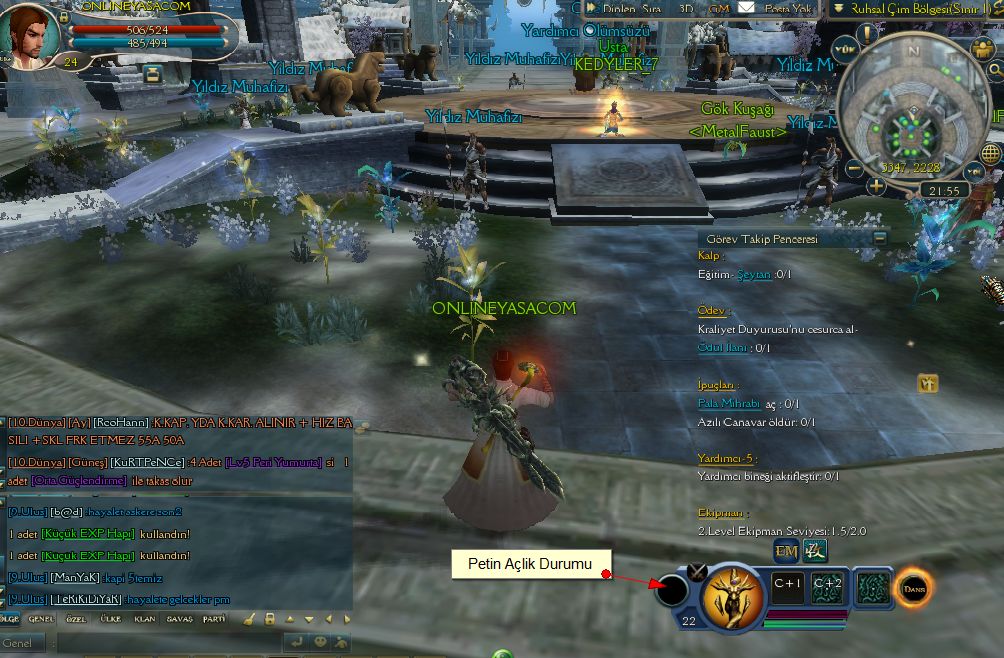Toggle the chat lock icon
Viewport: 1004px width, 658px height.
coord(270,619)
